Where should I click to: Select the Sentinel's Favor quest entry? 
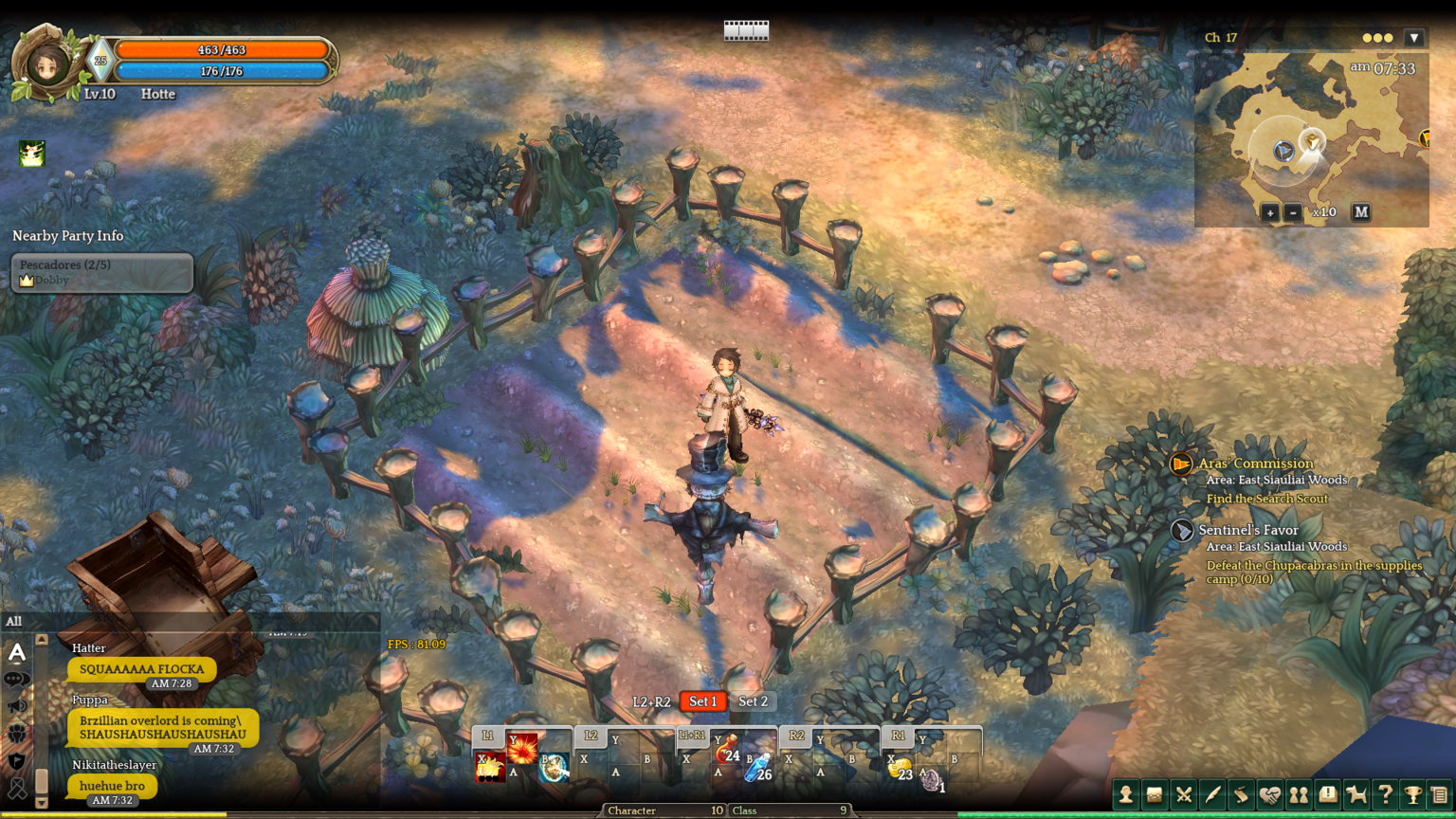point(1247,530)
